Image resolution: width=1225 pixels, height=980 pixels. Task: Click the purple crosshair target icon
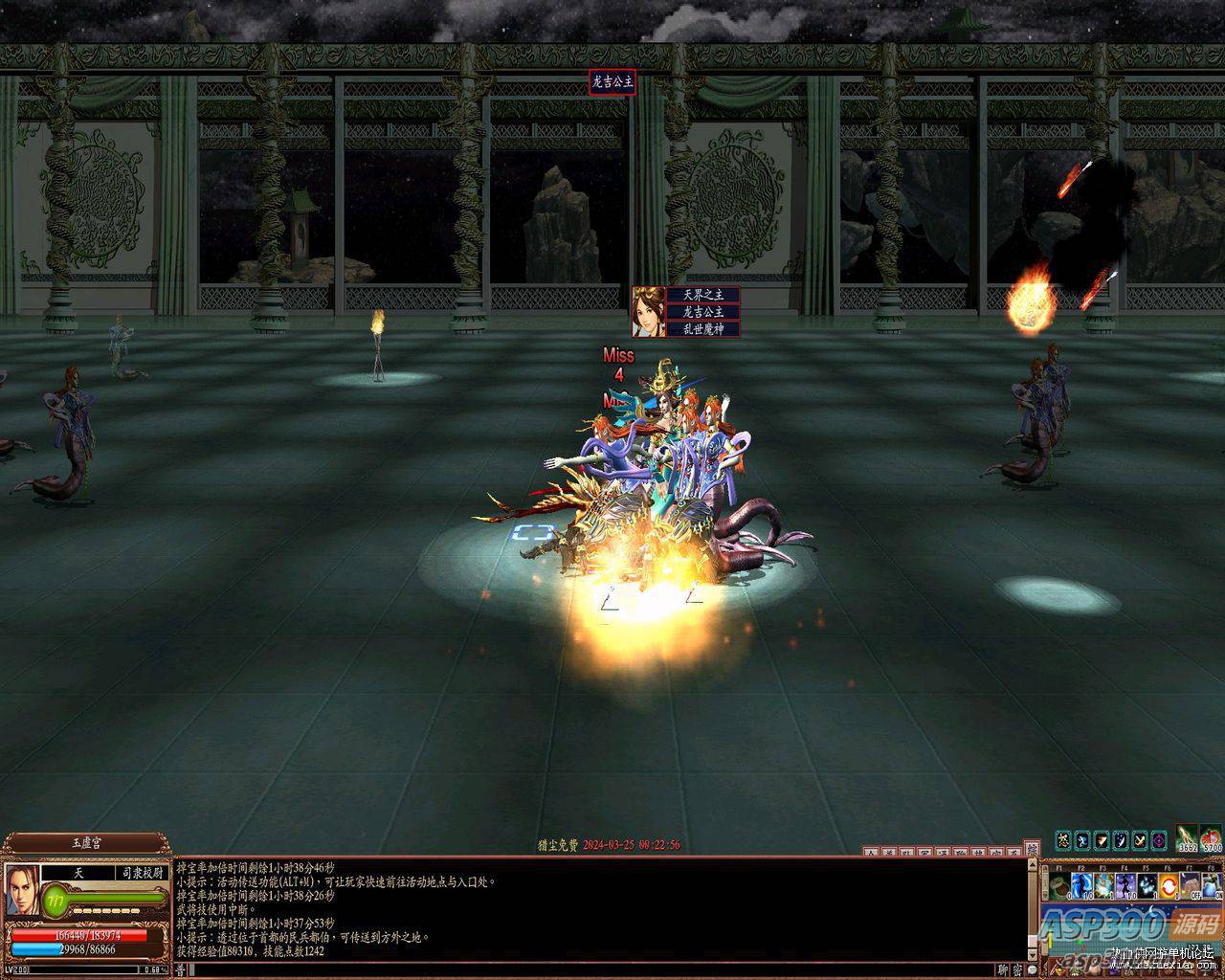(x=1159, y=840)
